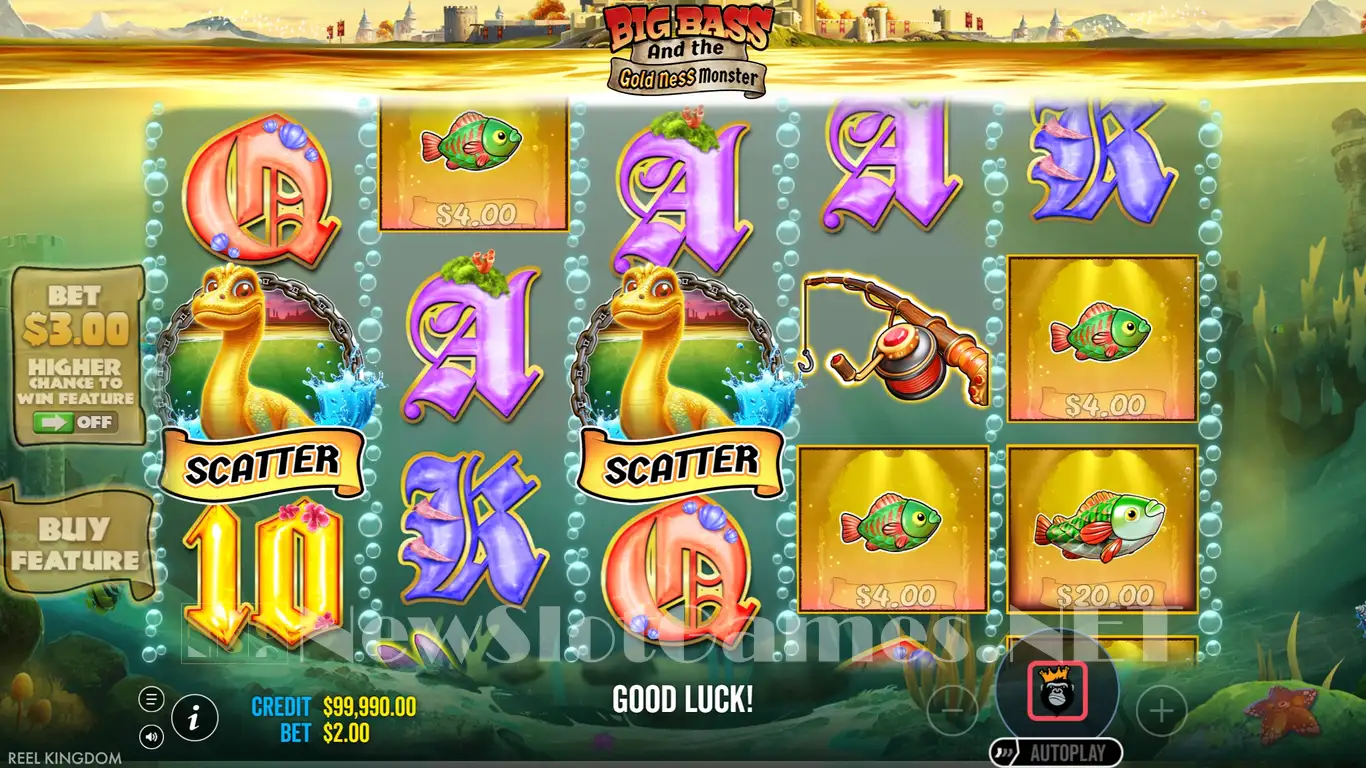This screenshot has height=768, width=1366.
Task: Increase the bet with the plus button
Action: (x=1161, y=711)
